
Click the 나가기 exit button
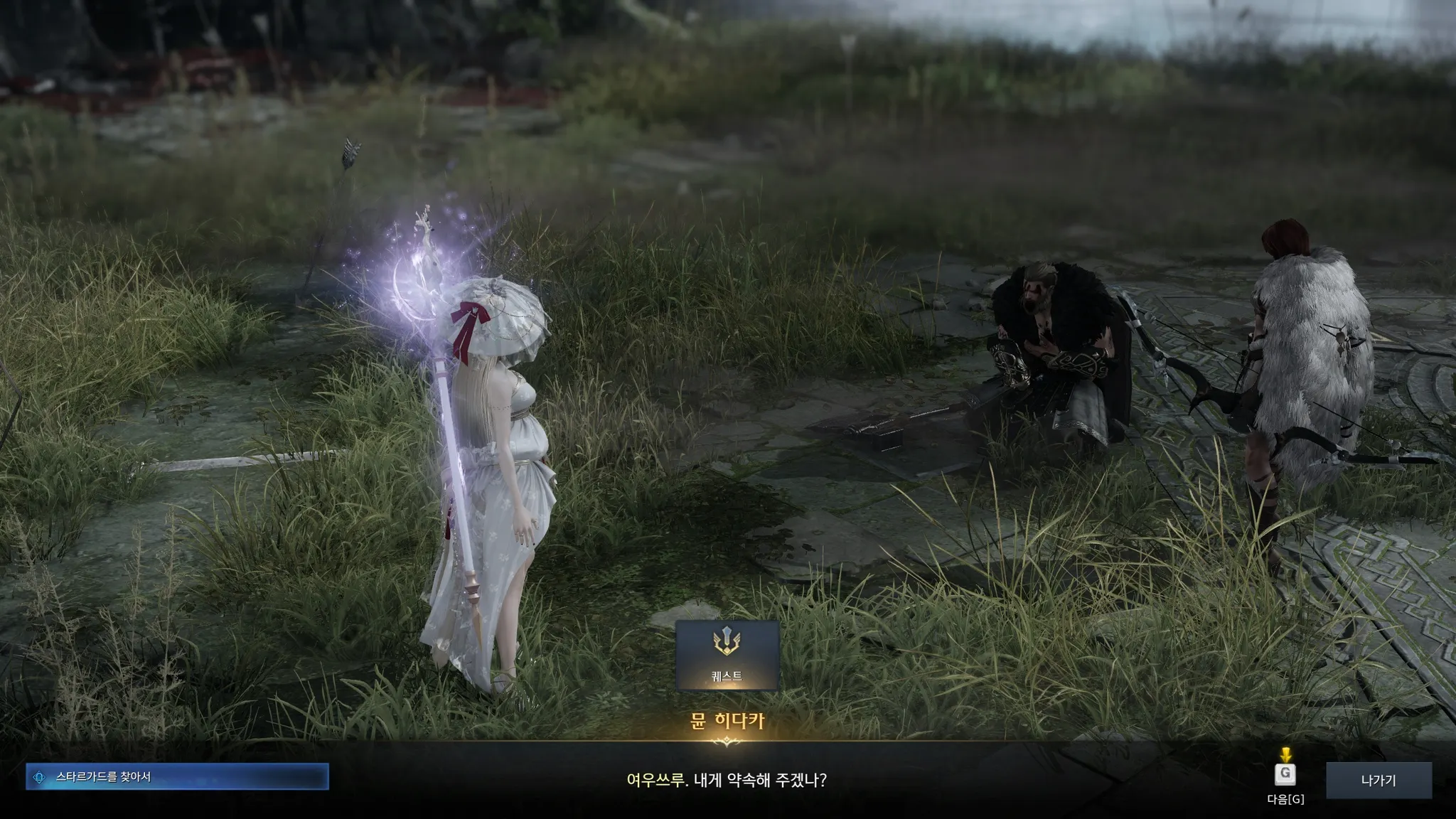click(x=1378, y=781)
